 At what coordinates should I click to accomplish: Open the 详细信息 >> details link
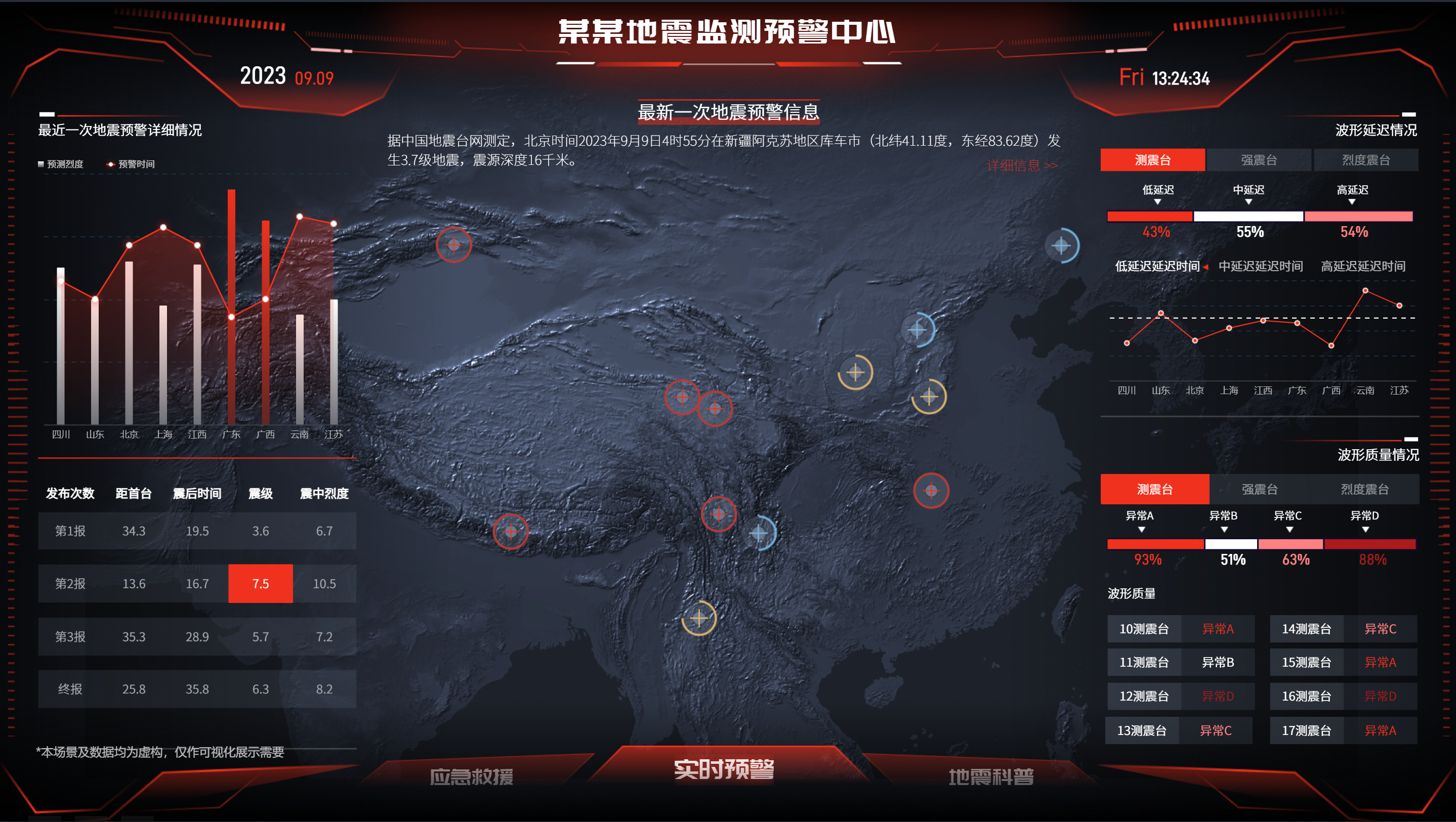(1021, 165)
